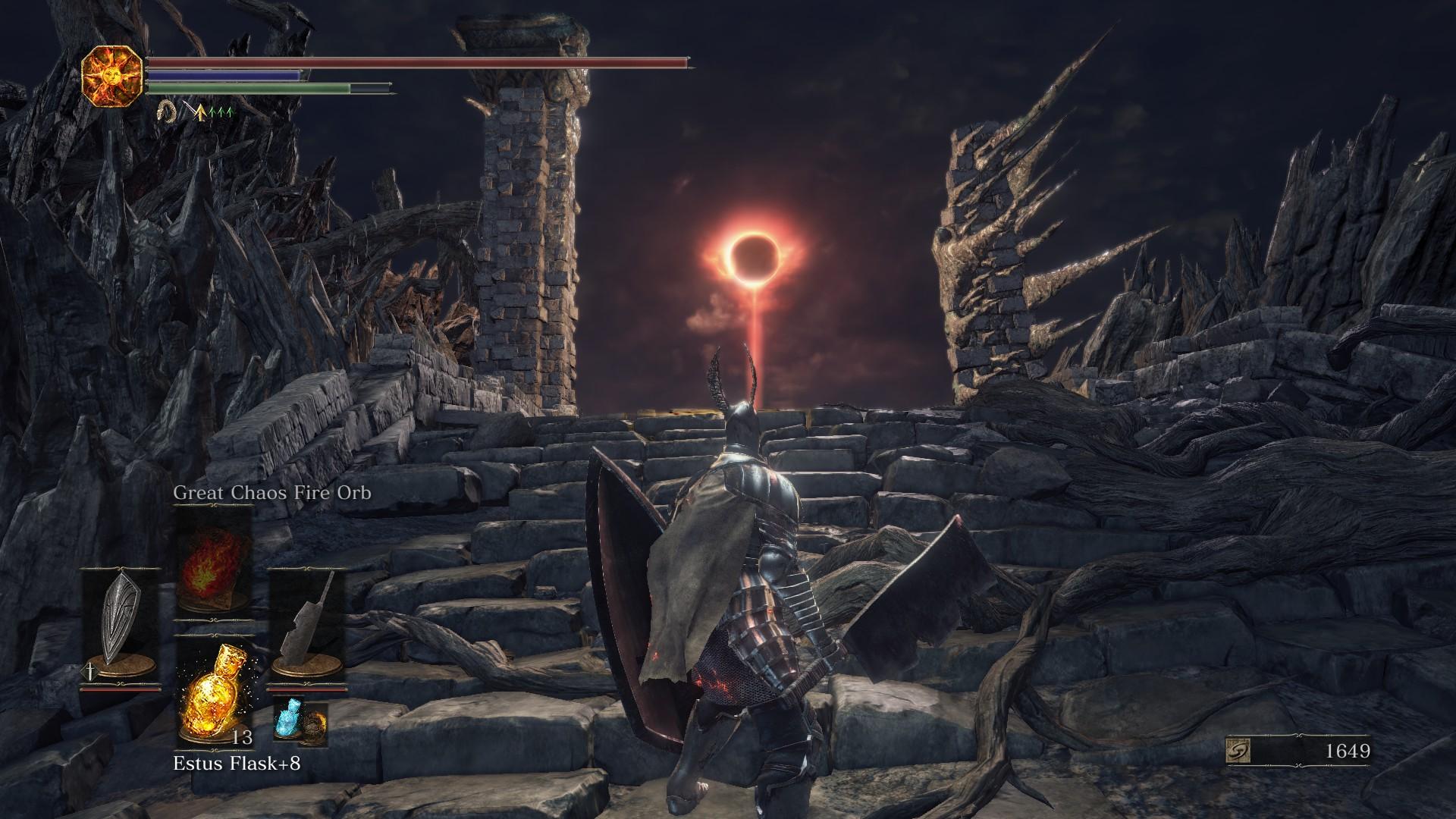Click the coiled serpent ring status icon

pos(166,113)
